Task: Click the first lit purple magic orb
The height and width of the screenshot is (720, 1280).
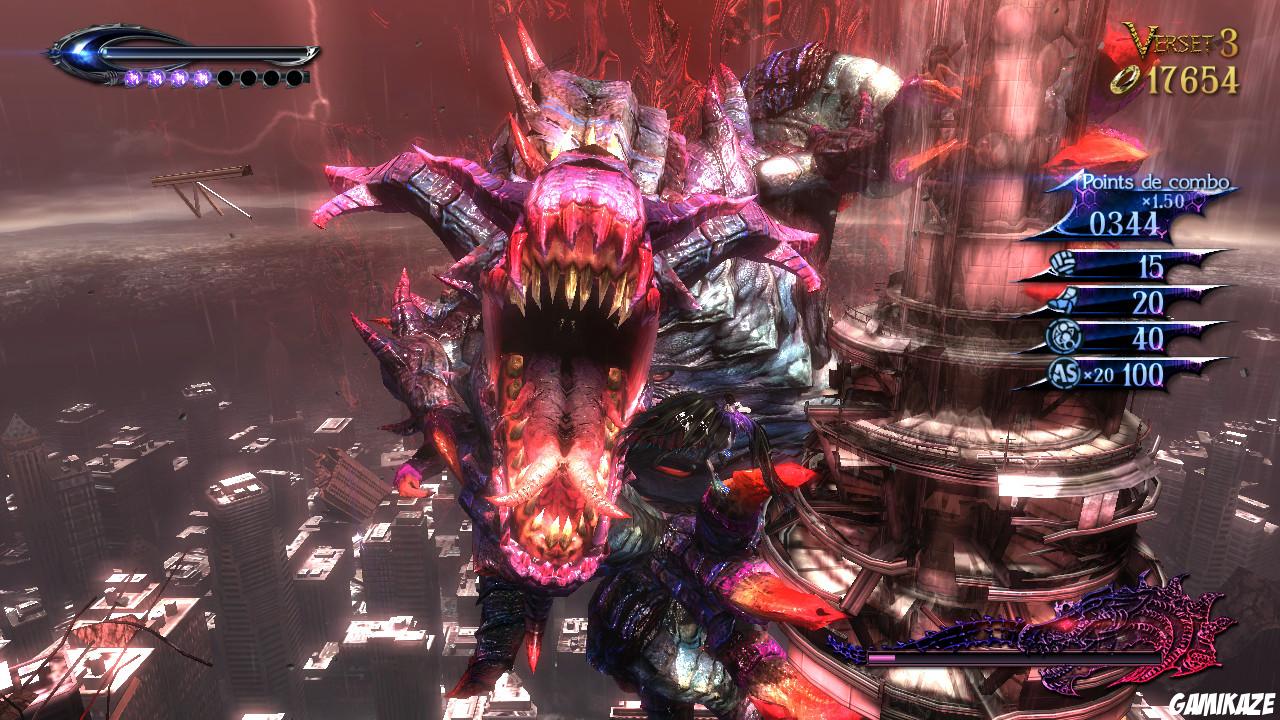Action: (133, 78)
